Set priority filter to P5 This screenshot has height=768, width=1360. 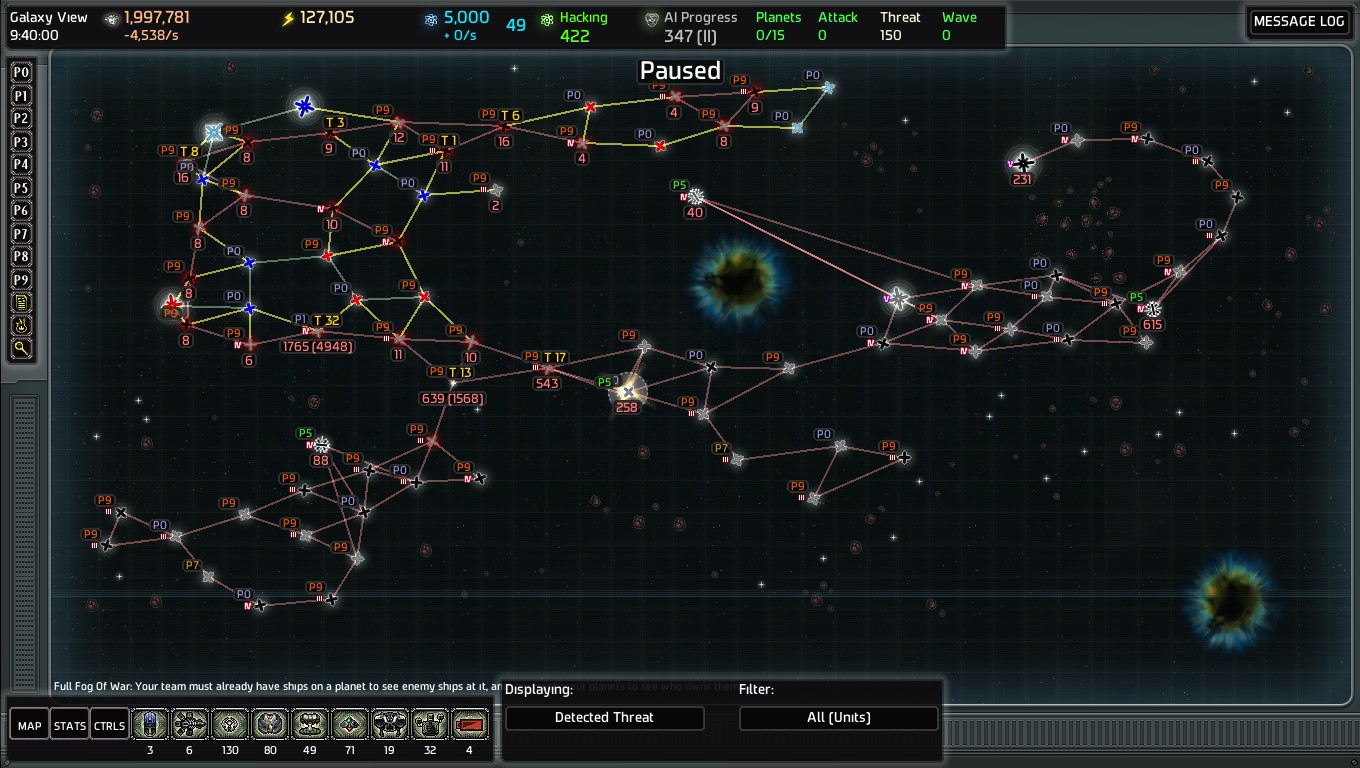tap(21, 187)
